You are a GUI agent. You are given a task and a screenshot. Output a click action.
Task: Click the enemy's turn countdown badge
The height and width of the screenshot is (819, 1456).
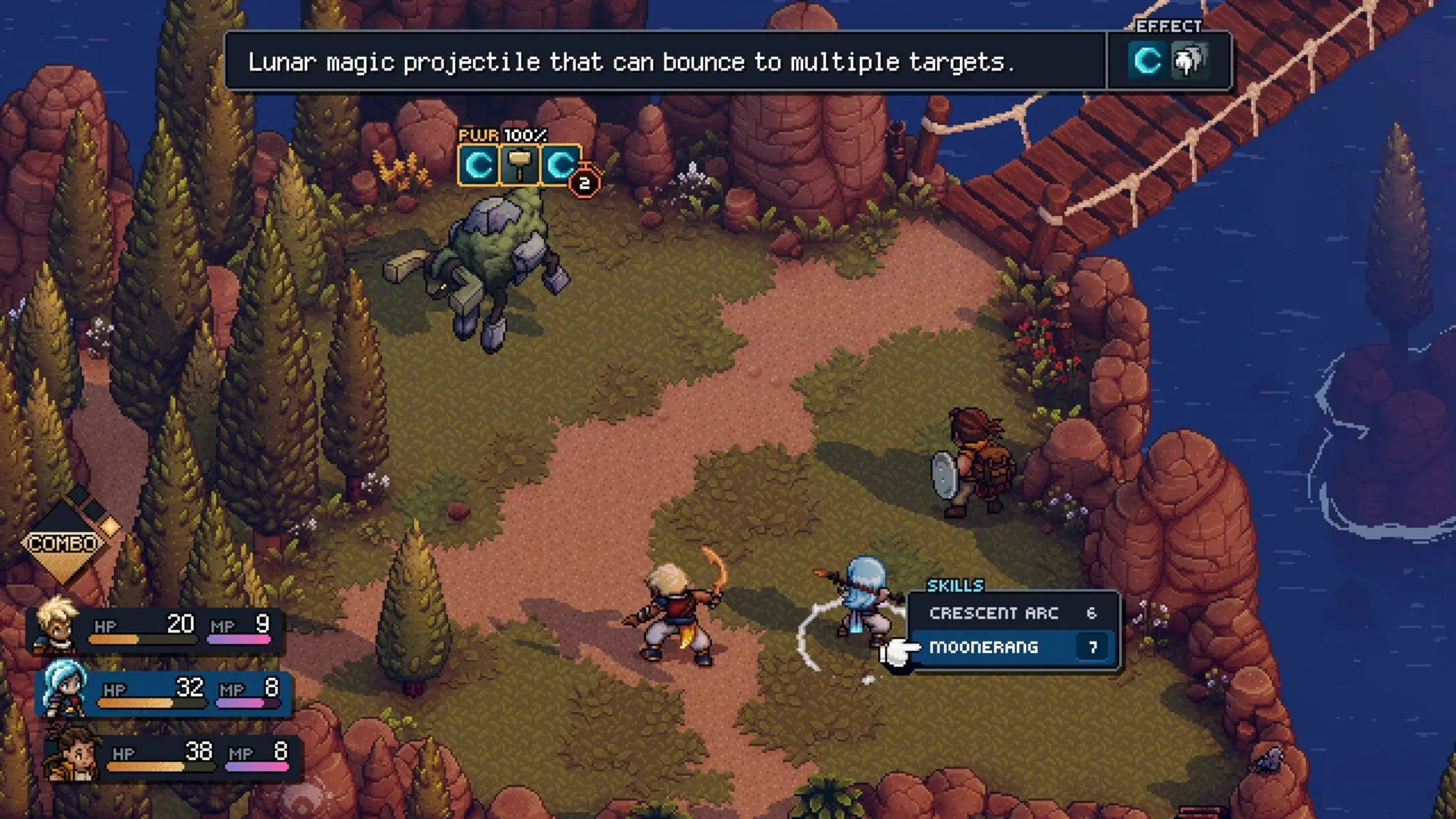584,183
